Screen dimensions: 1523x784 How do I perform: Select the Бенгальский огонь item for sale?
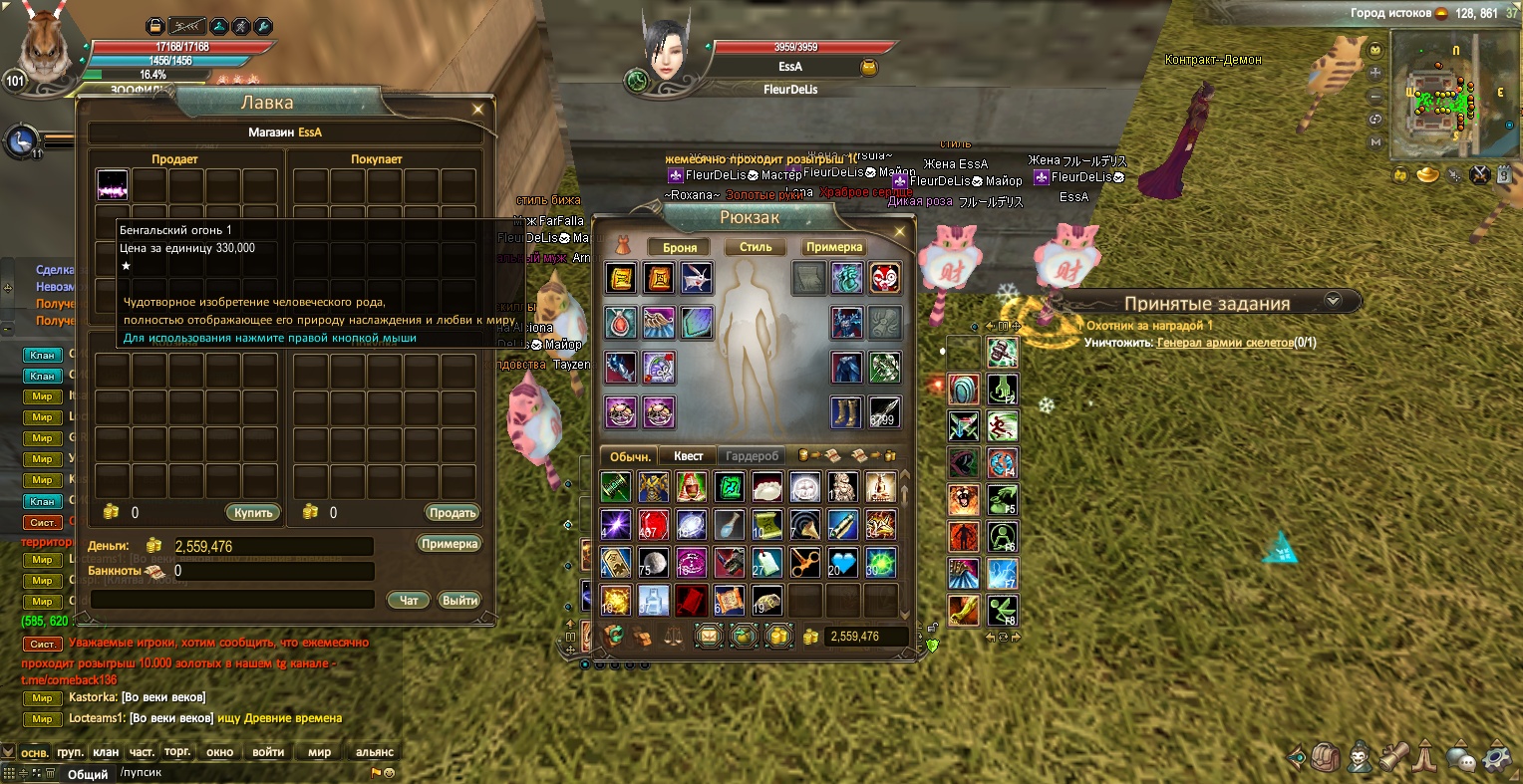click(x=113, y=185)
